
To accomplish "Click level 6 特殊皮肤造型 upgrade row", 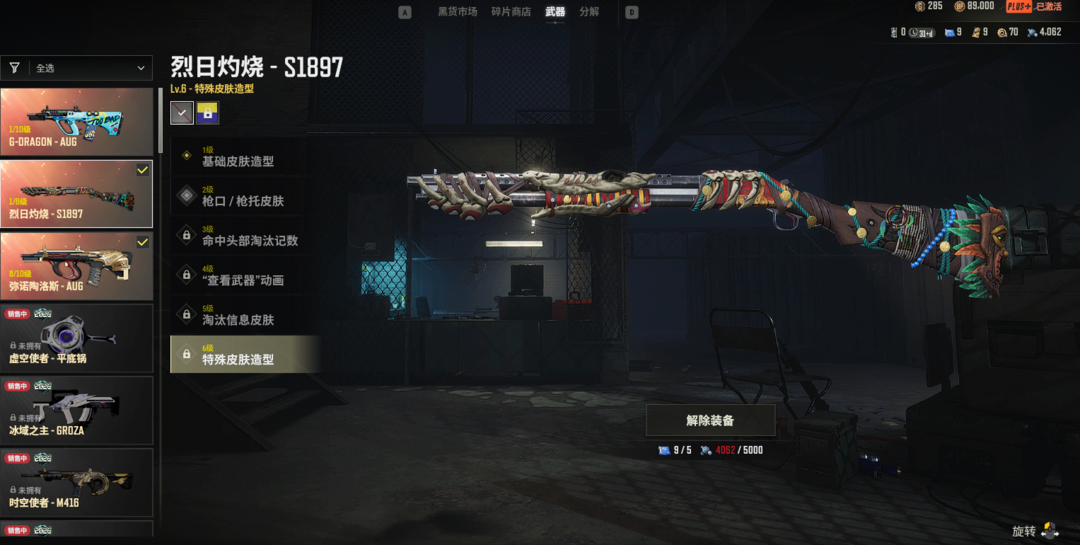I will coord(244,354).
